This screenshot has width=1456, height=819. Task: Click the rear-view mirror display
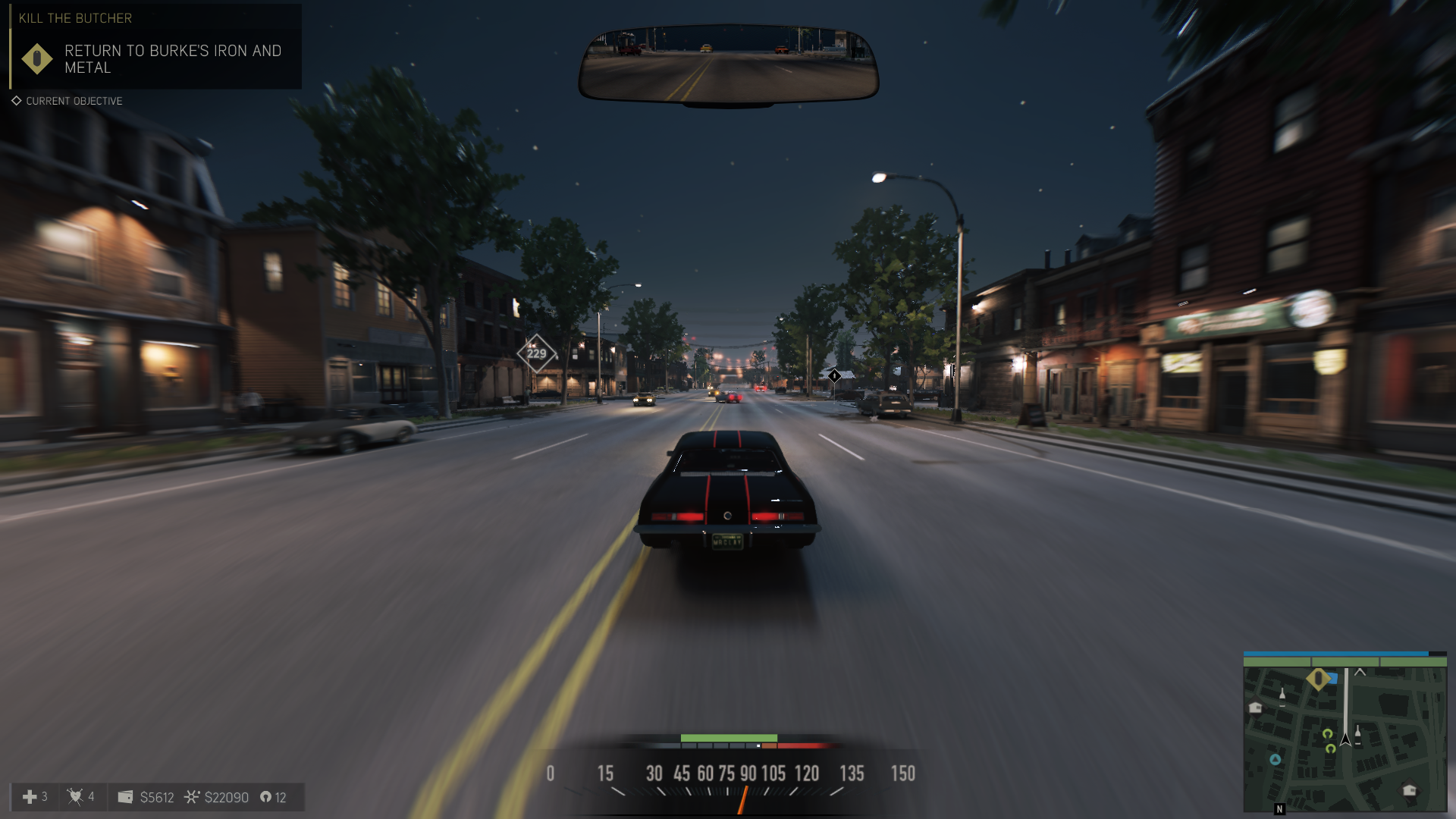(728, 64)
